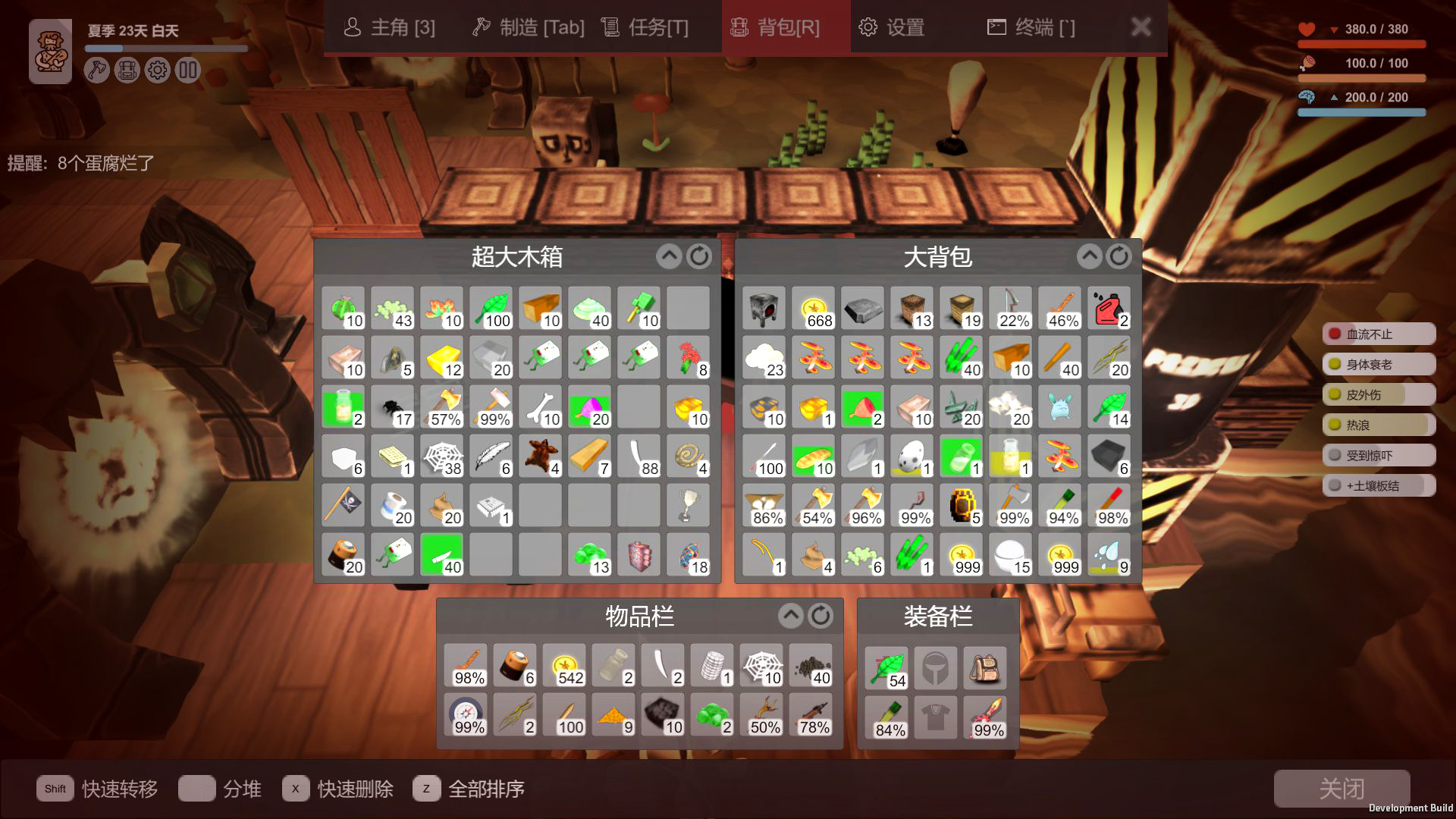Click the 受到惊吓 status effect
Viewport: 1456px width, 819px height.
click(1378, 455)
